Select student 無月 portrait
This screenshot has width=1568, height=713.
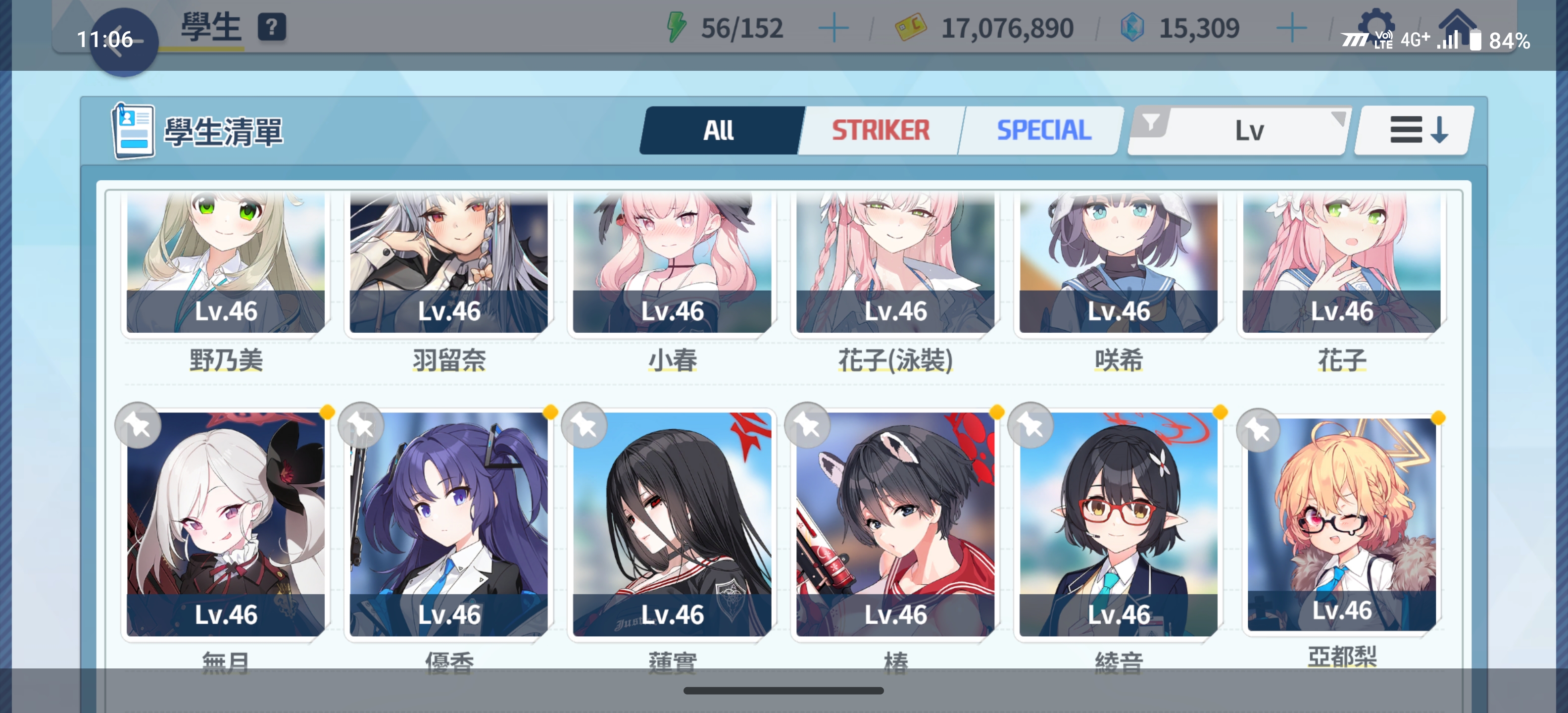(x=225, y=524)
